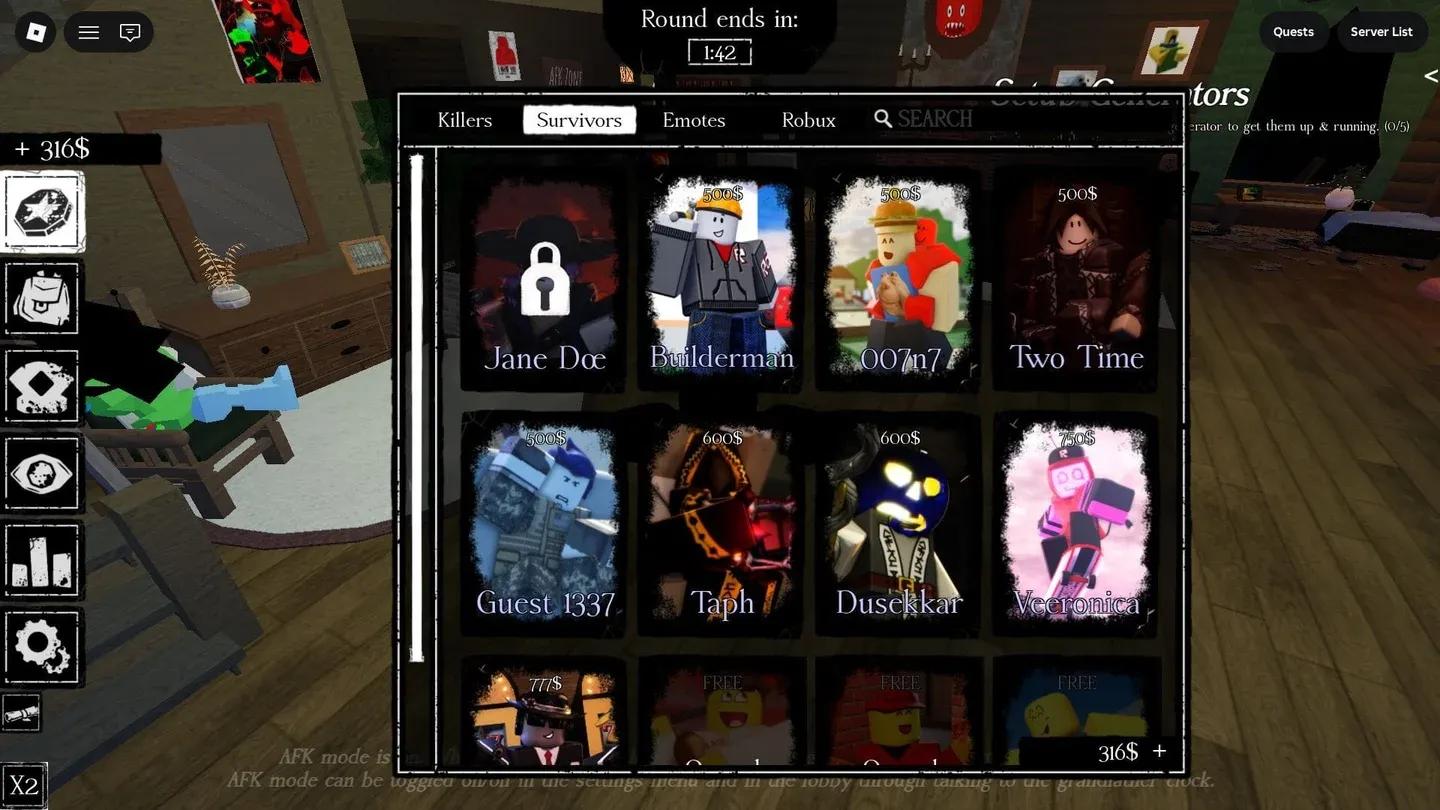This screenshot has height=810, width=1440.
Task: Open the chat bubble icon
Action: pos(130,31)
